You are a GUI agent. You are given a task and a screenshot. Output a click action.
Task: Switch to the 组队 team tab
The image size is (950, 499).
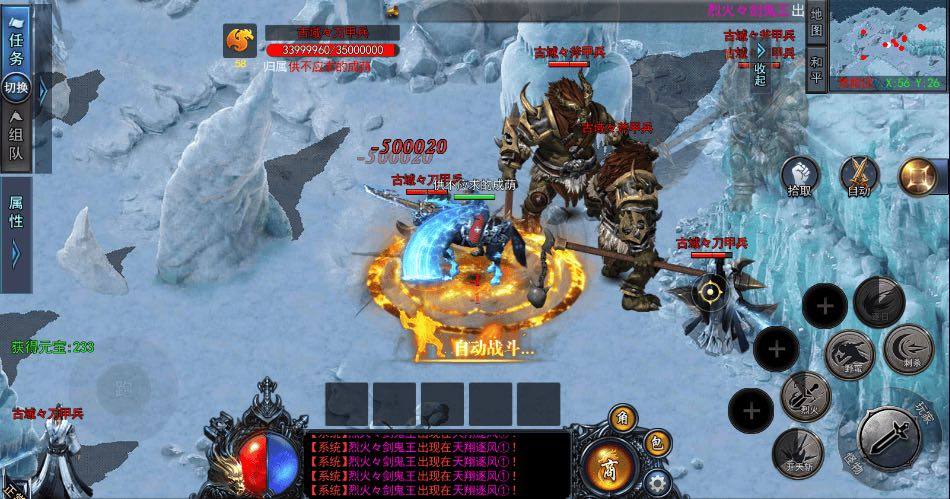pyautogui.click(x=17, y=139)
